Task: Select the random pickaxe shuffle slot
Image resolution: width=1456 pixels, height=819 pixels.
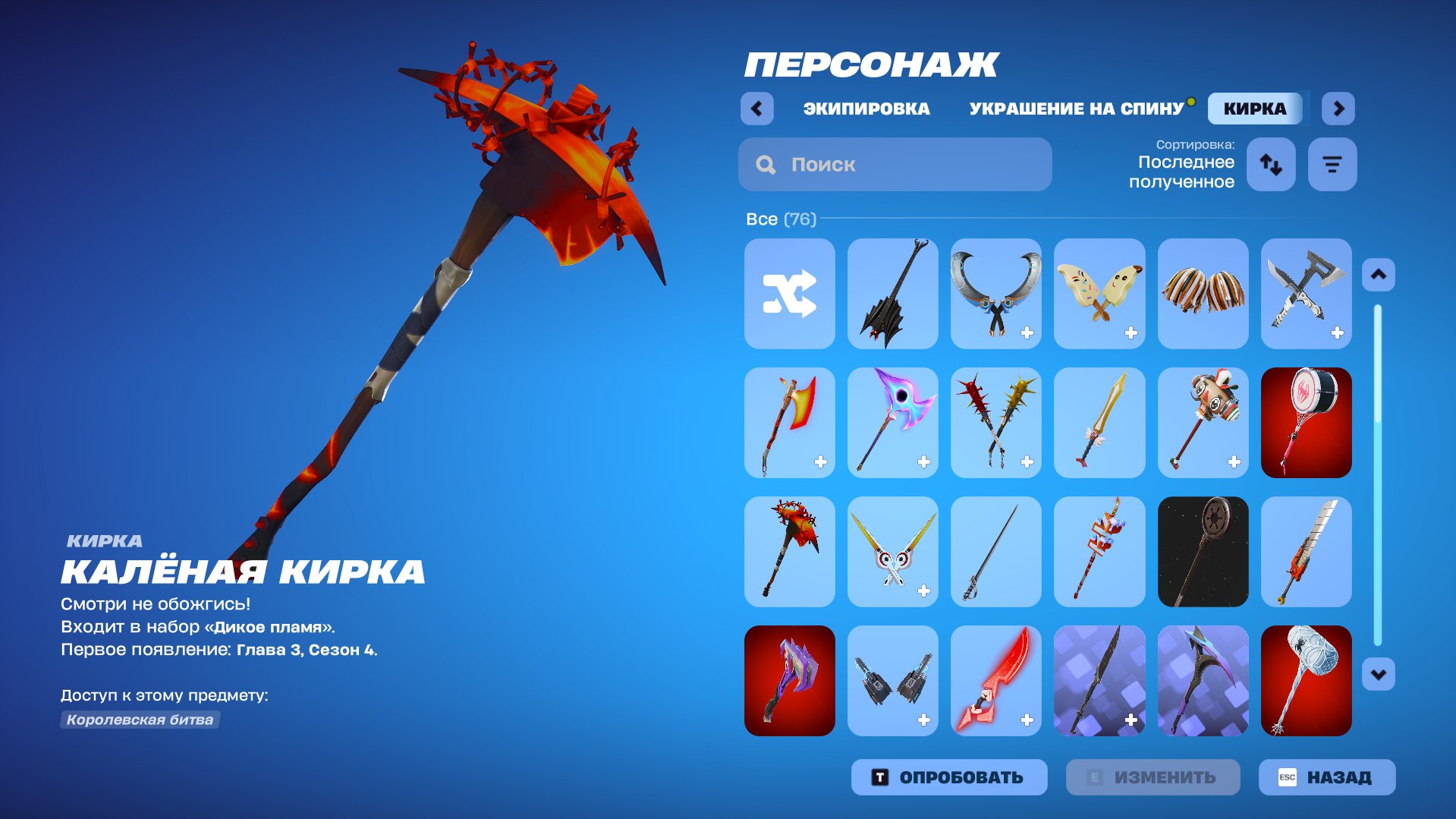Action: click(789, 294)
